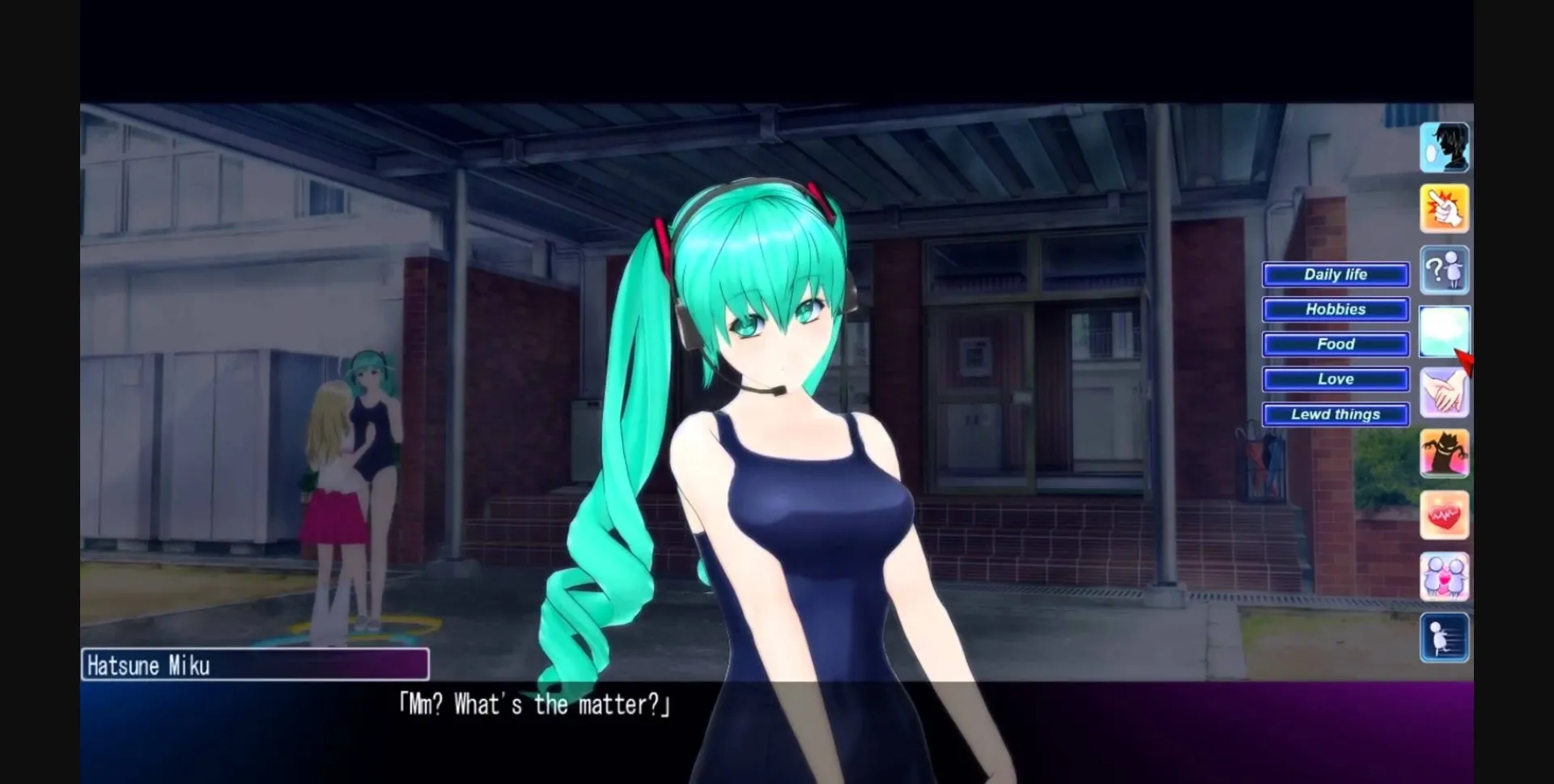
Task: Click the run away icon at the bottom
Action: tap(1445, 637)
